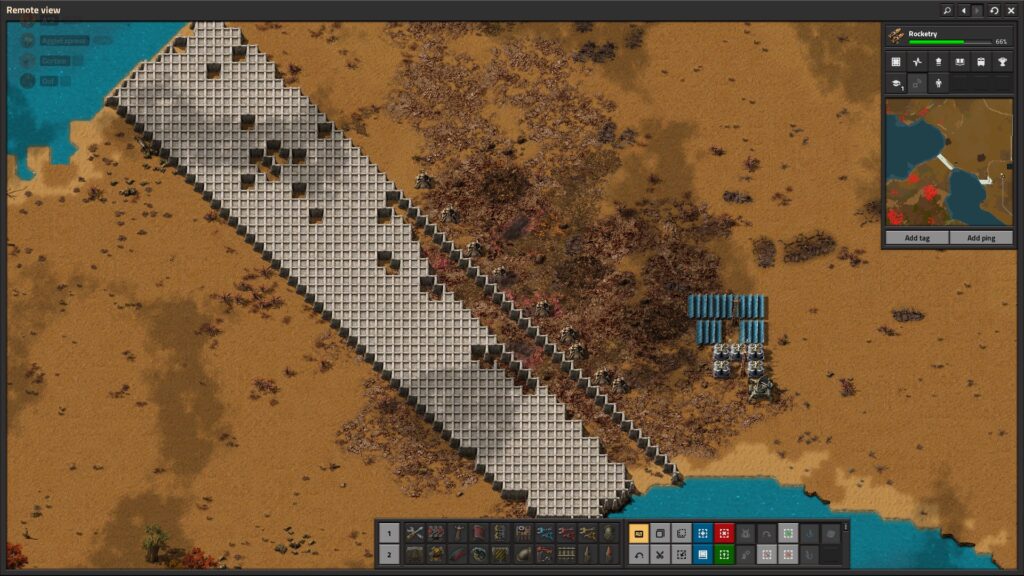Click the Add ping button
1024x576 pixels.
(x=981, y=238)
